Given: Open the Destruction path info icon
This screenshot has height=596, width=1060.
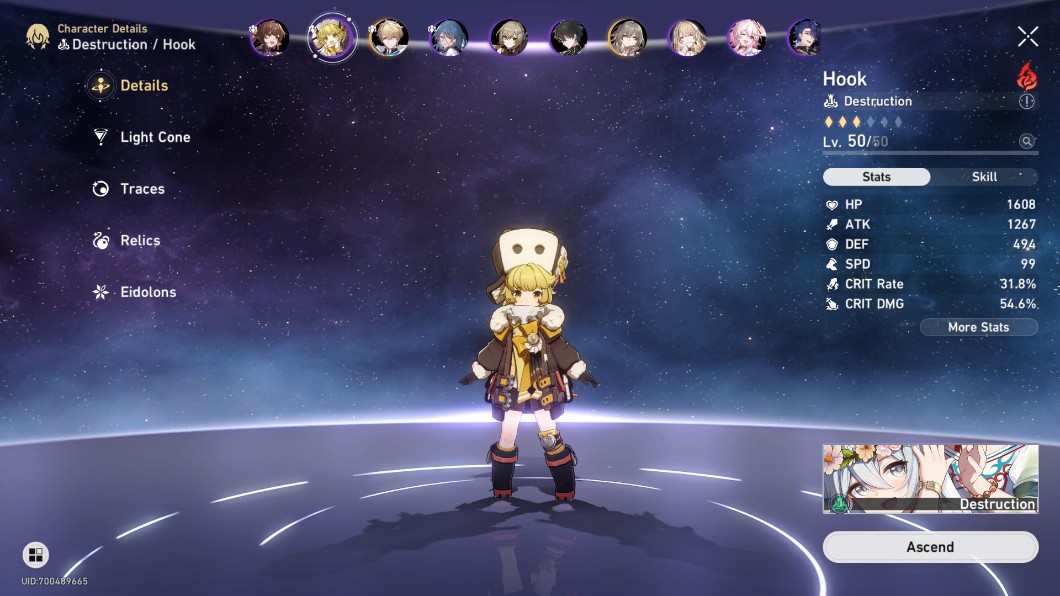Looking at the screenshot, I should (x=1027, y=102).
